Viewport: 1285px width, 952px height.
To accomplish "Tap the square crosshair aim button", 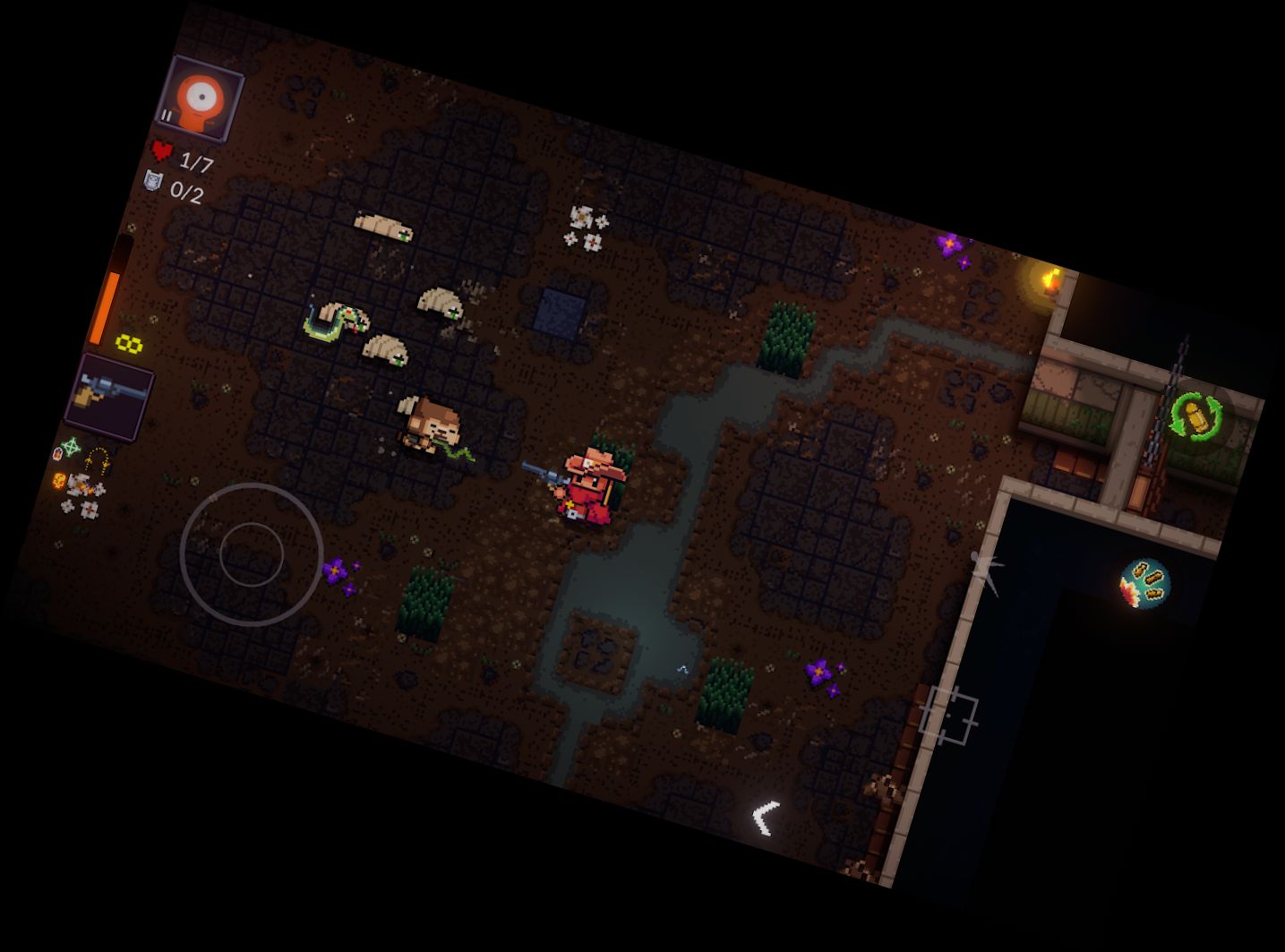I will [x=947, y=716].
